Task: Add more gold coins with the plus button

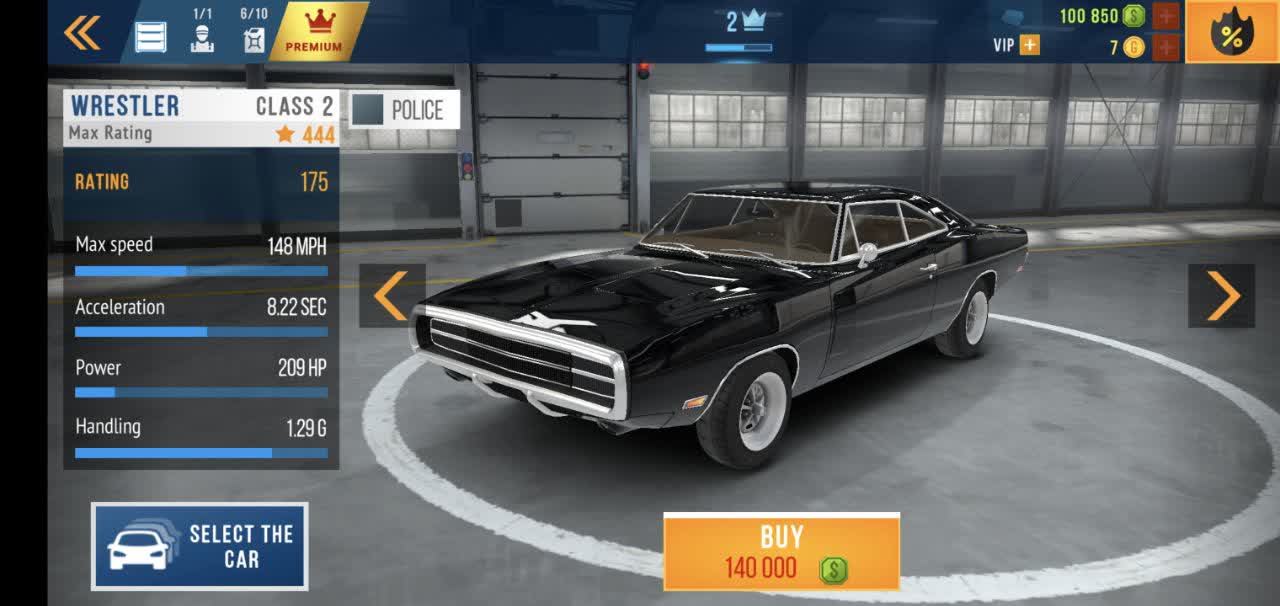Action: (1166, 47)
